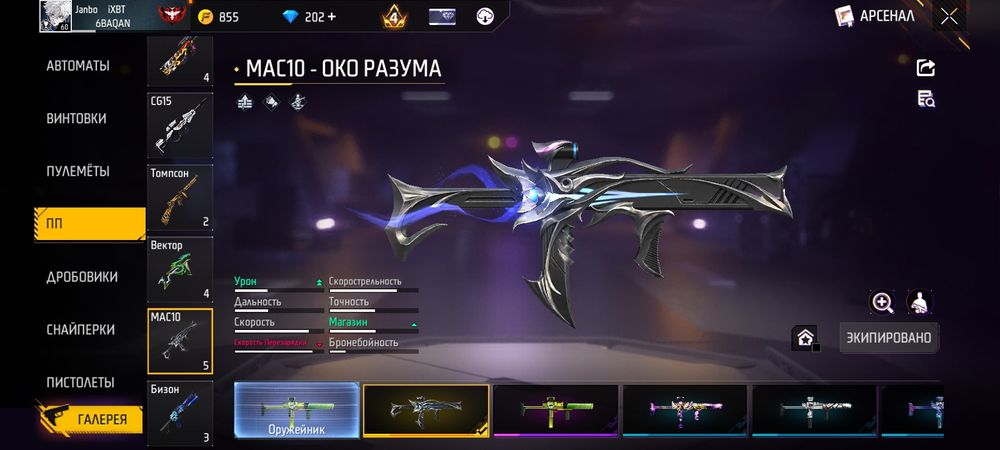1000x450 pixels.
Task: Click the Экипировано button
Action: [888, 338]
